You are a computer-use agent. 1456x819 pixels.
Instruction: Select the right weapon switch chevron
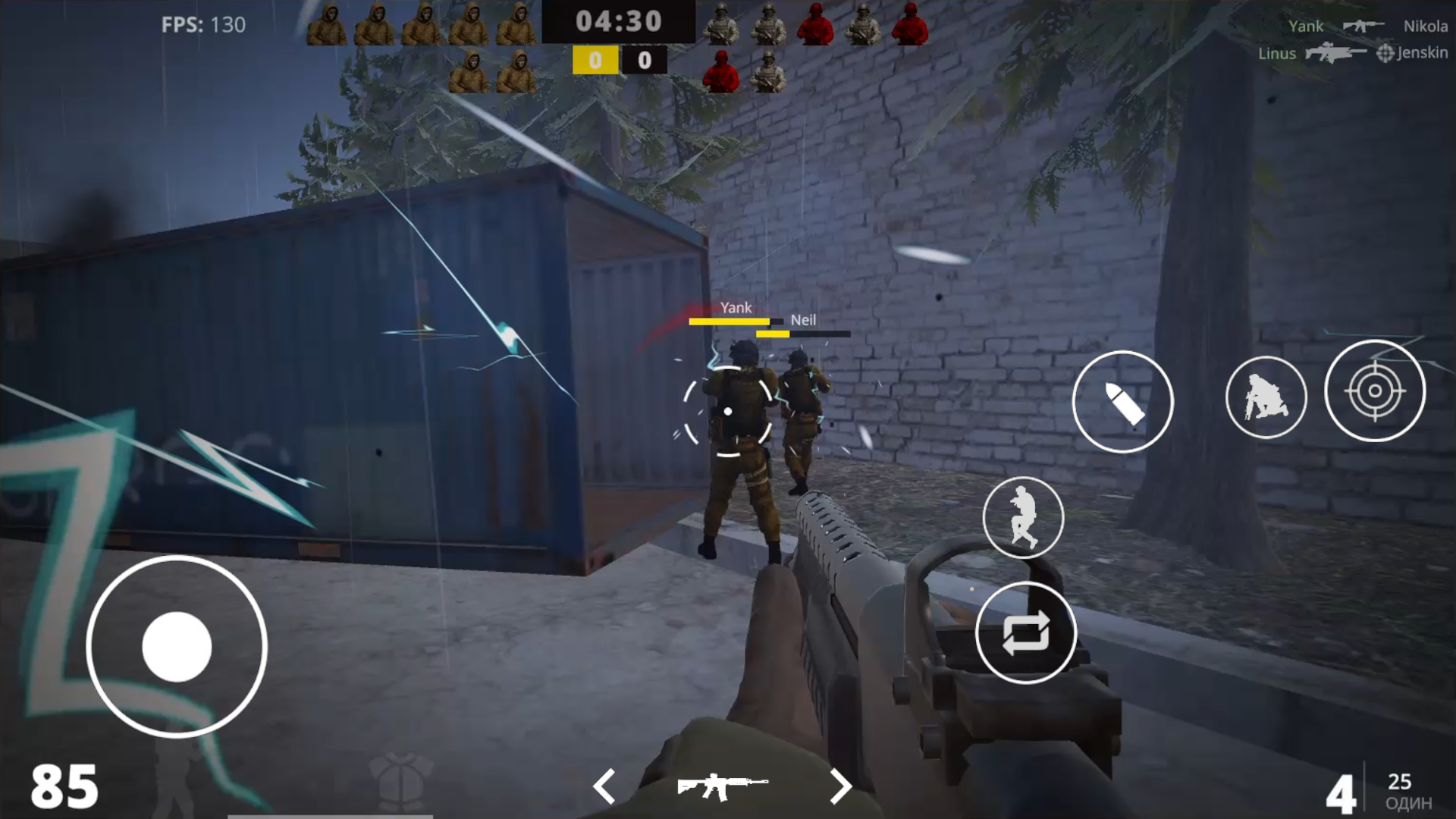point(842,786)
